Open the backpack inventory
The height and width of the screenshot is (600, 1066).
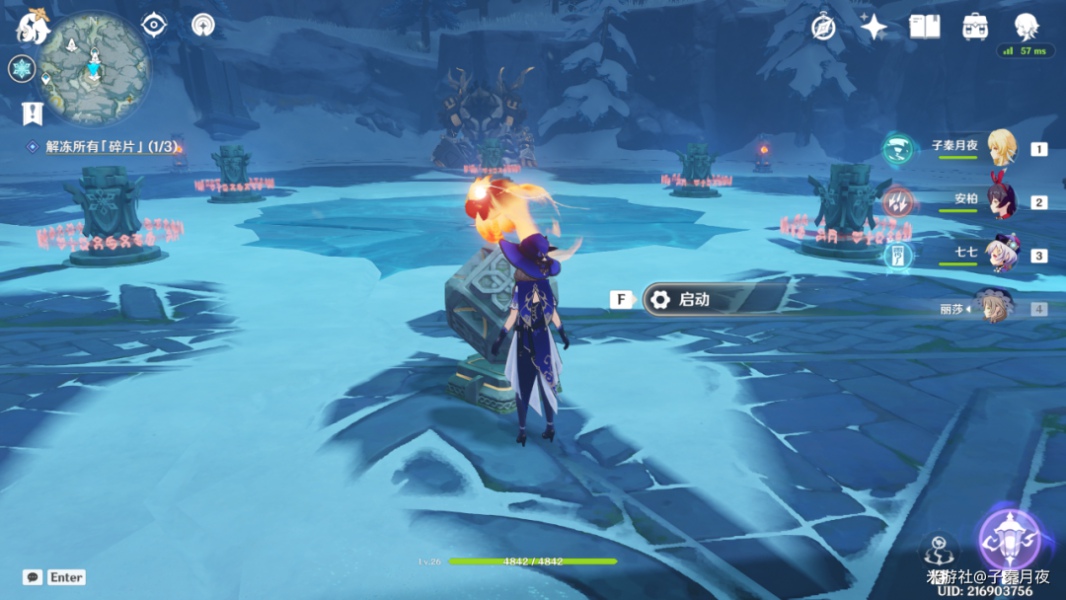[x=975, y=27]
